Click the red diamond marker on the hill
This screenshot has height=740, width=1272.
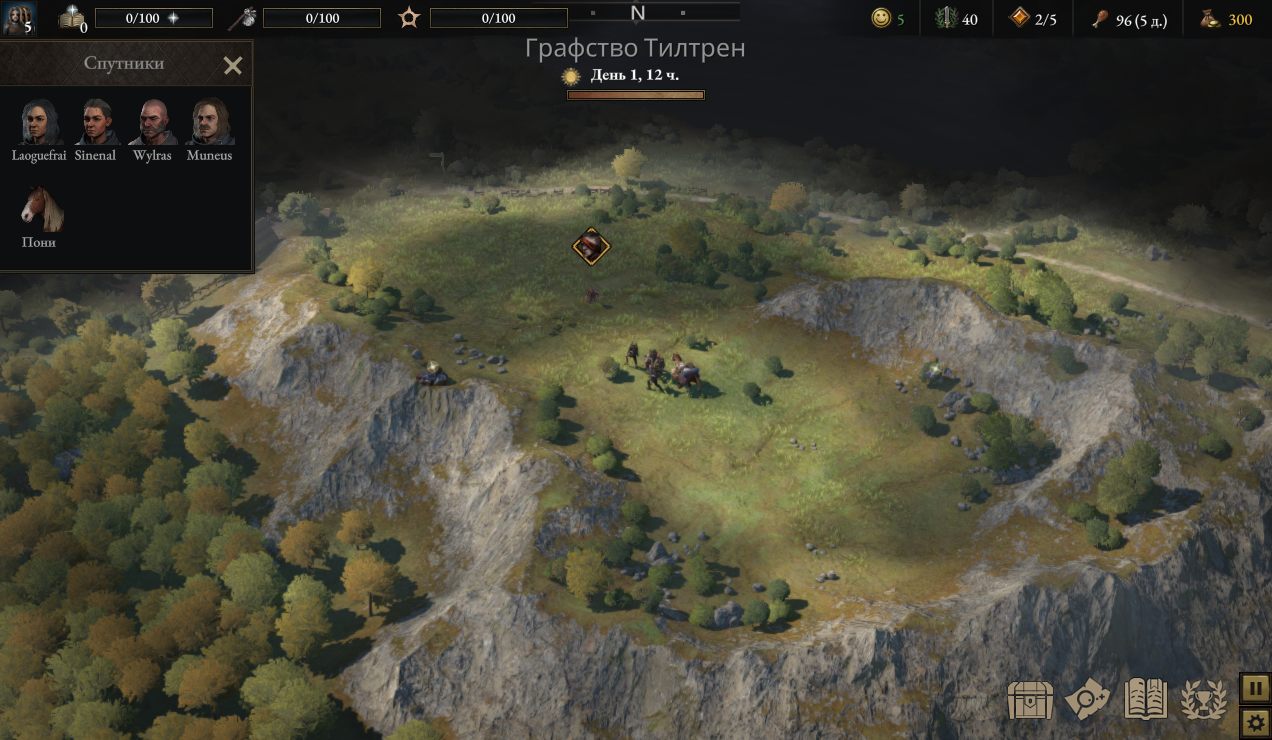click(x=591, y=246)
